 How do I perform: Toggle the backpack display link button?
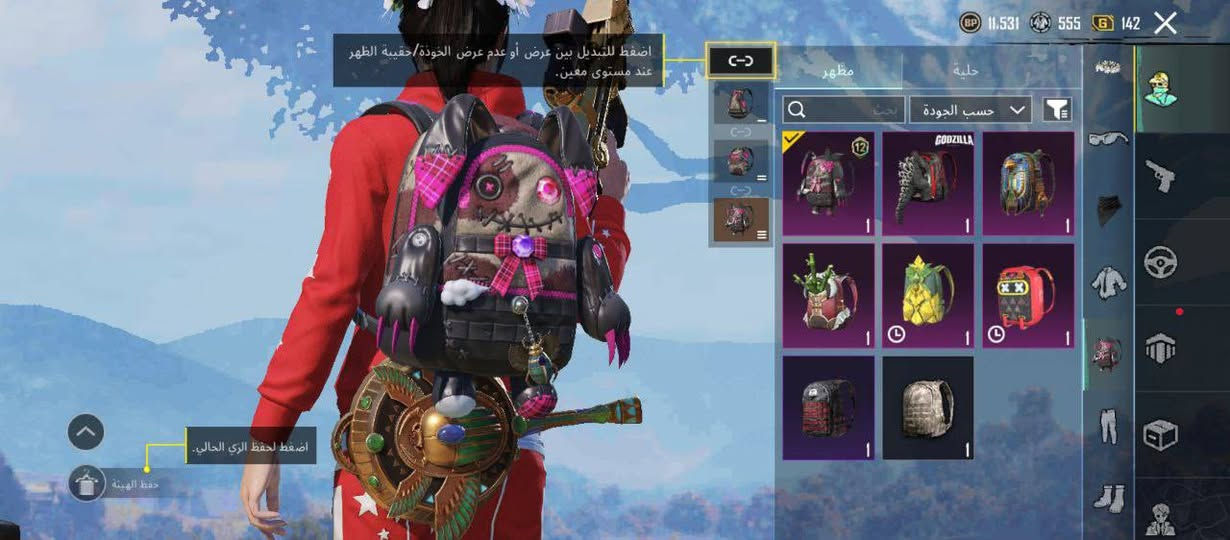coord(740,62)
